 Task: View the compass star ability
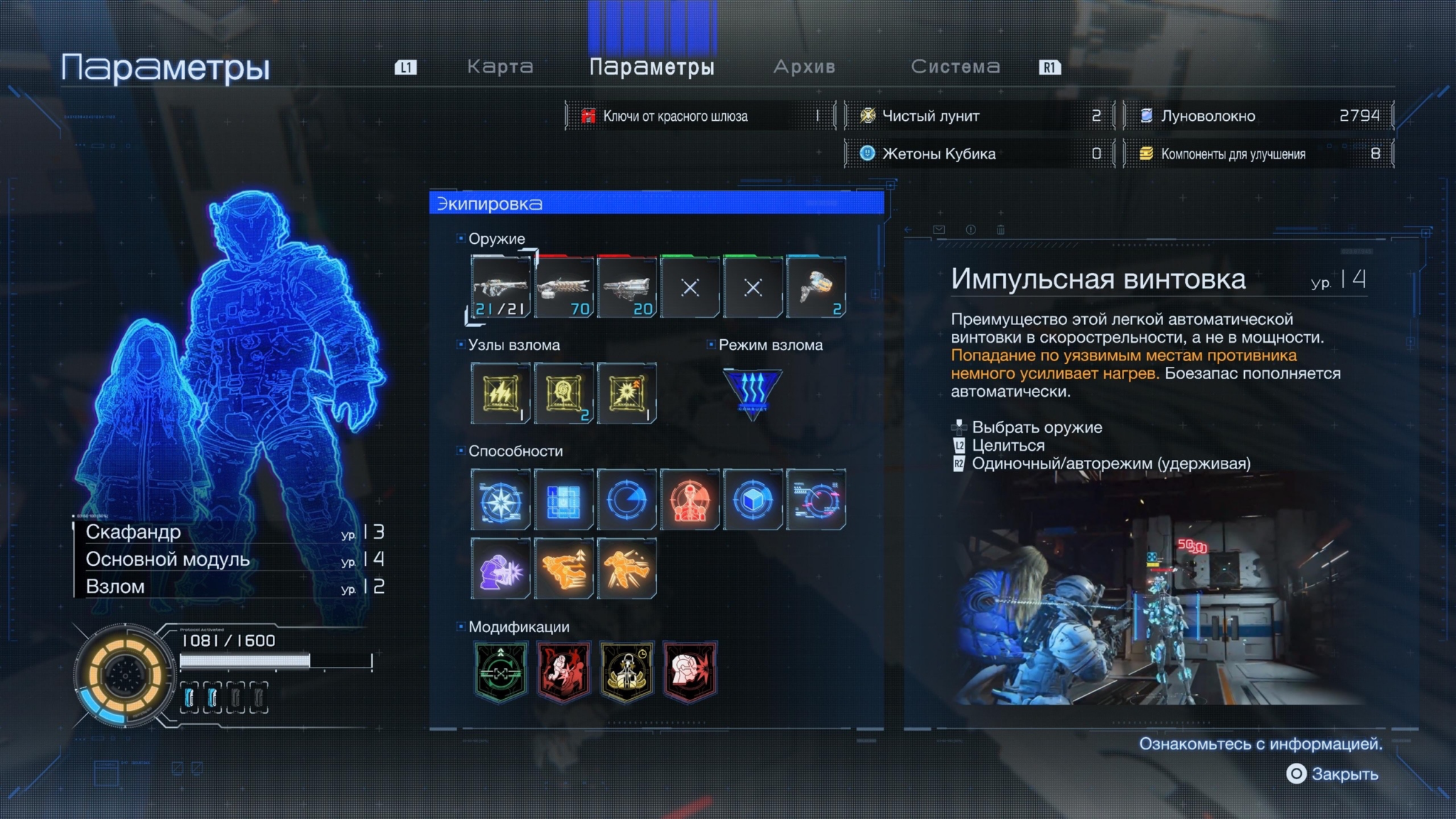point(500,500)
